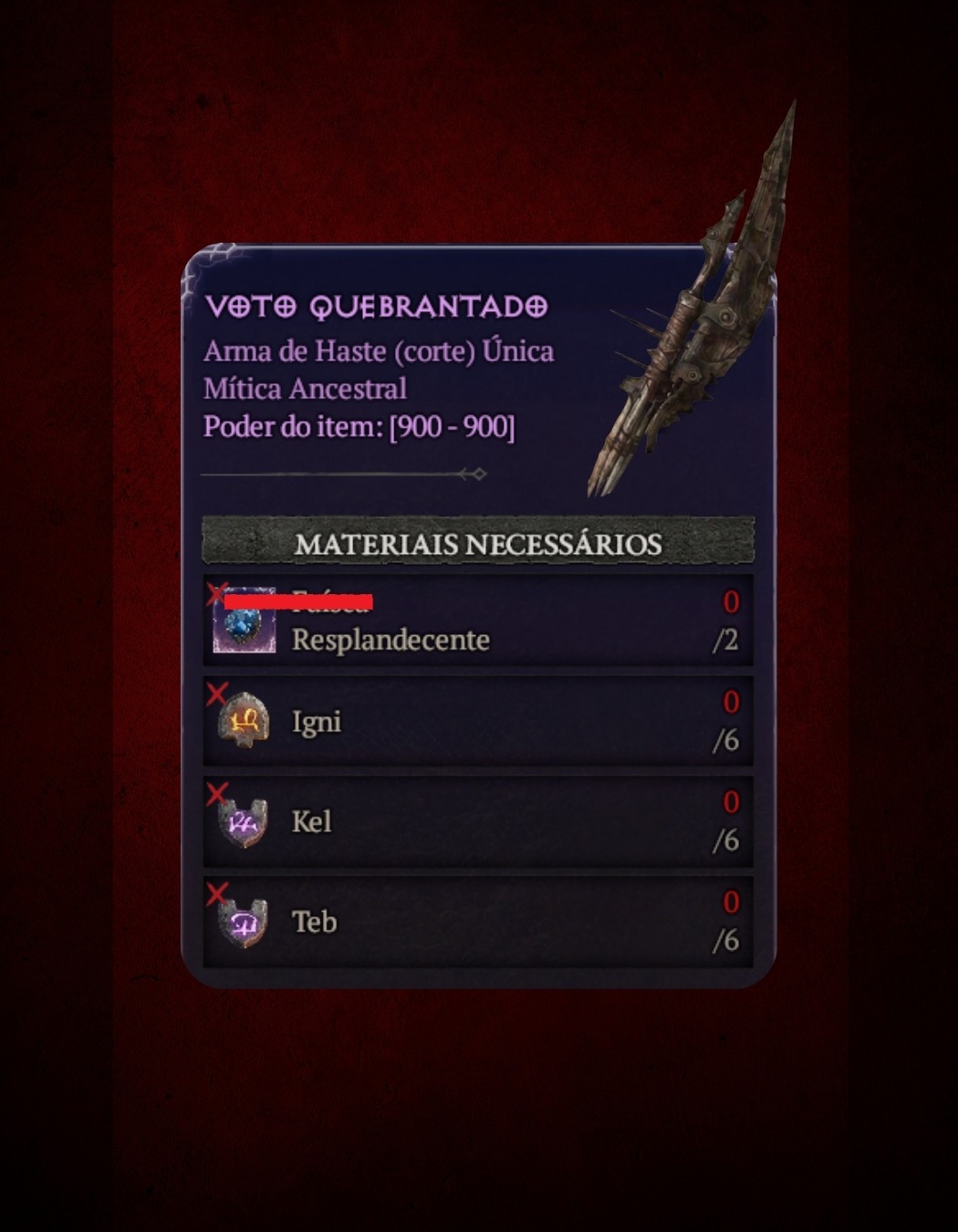Select the Resplandecente material row
Screen dimensions: 958x1232
pyautogui.click(x=478, y=621)
